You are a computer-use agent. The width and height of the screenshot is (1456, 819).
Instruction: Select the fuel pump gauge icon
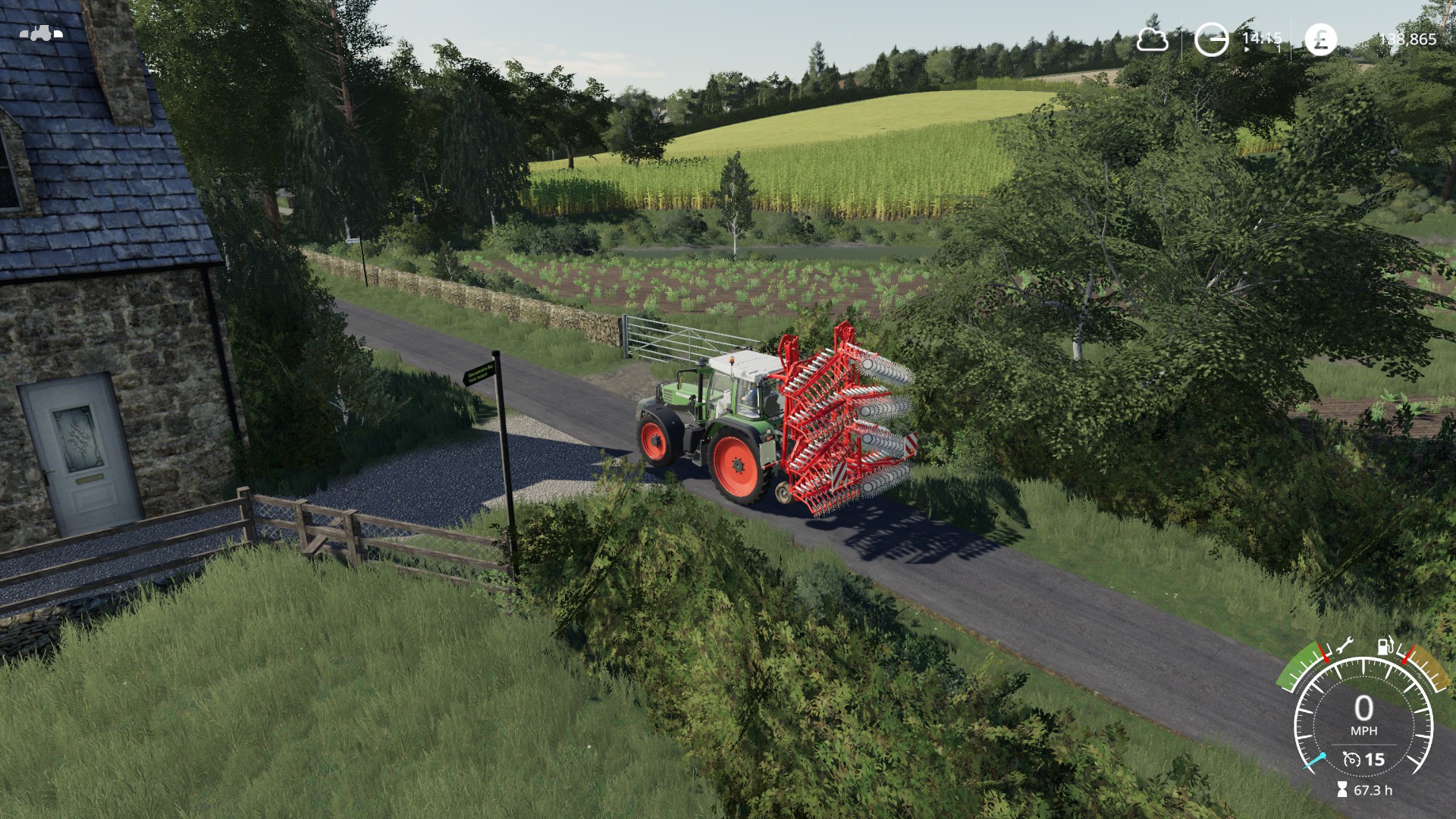pos(1385,646)
